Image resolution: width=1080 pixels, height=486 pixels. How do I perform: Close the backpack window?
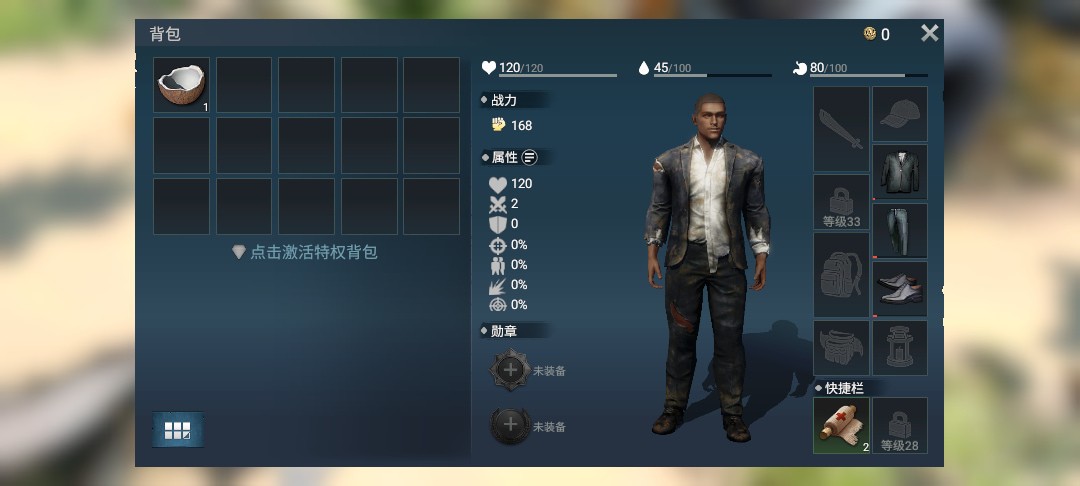[929, 34]
